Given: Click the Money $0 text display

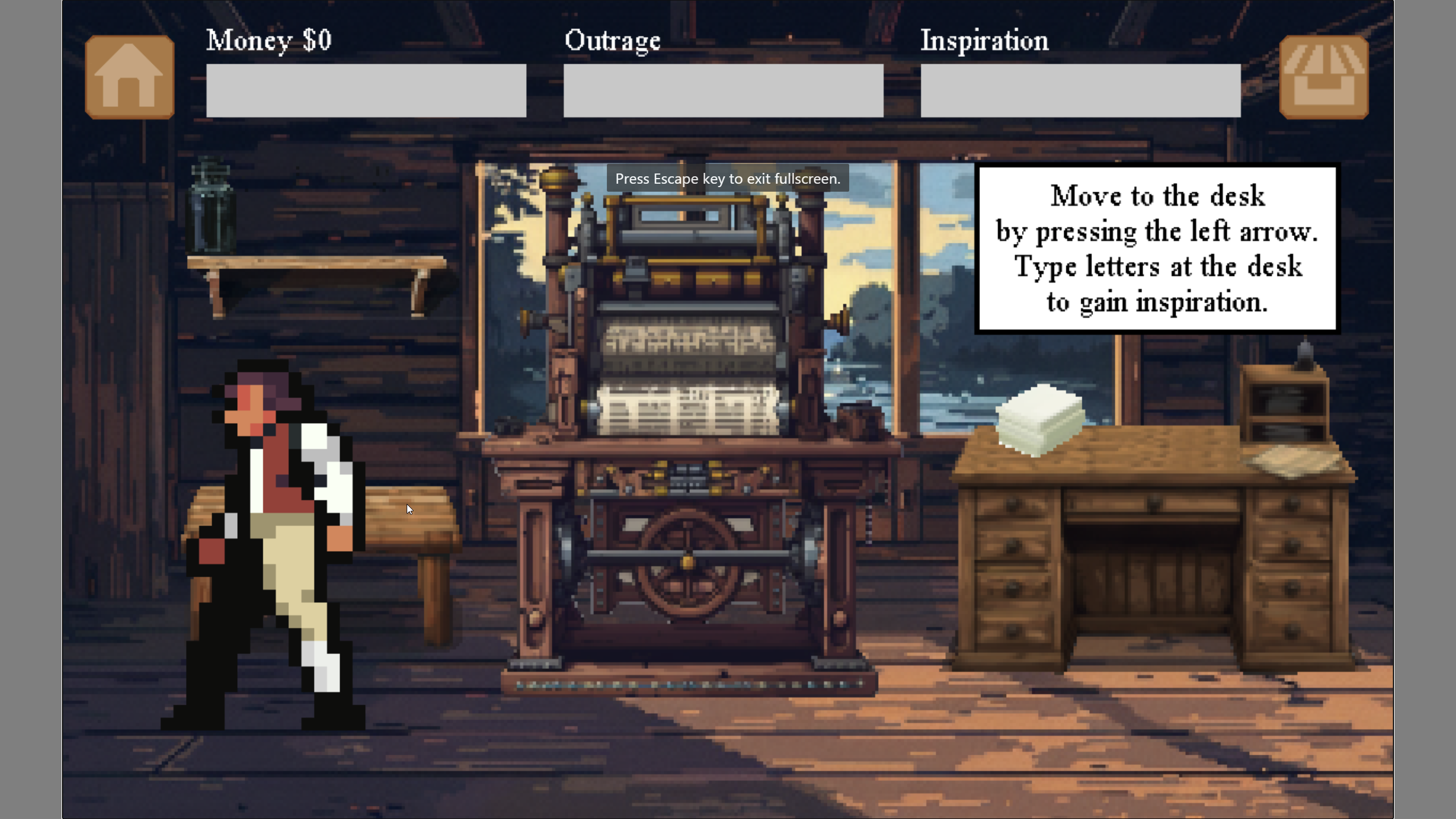Looking at the screenshot, I should pyautogui.click(x=267, y=40).
